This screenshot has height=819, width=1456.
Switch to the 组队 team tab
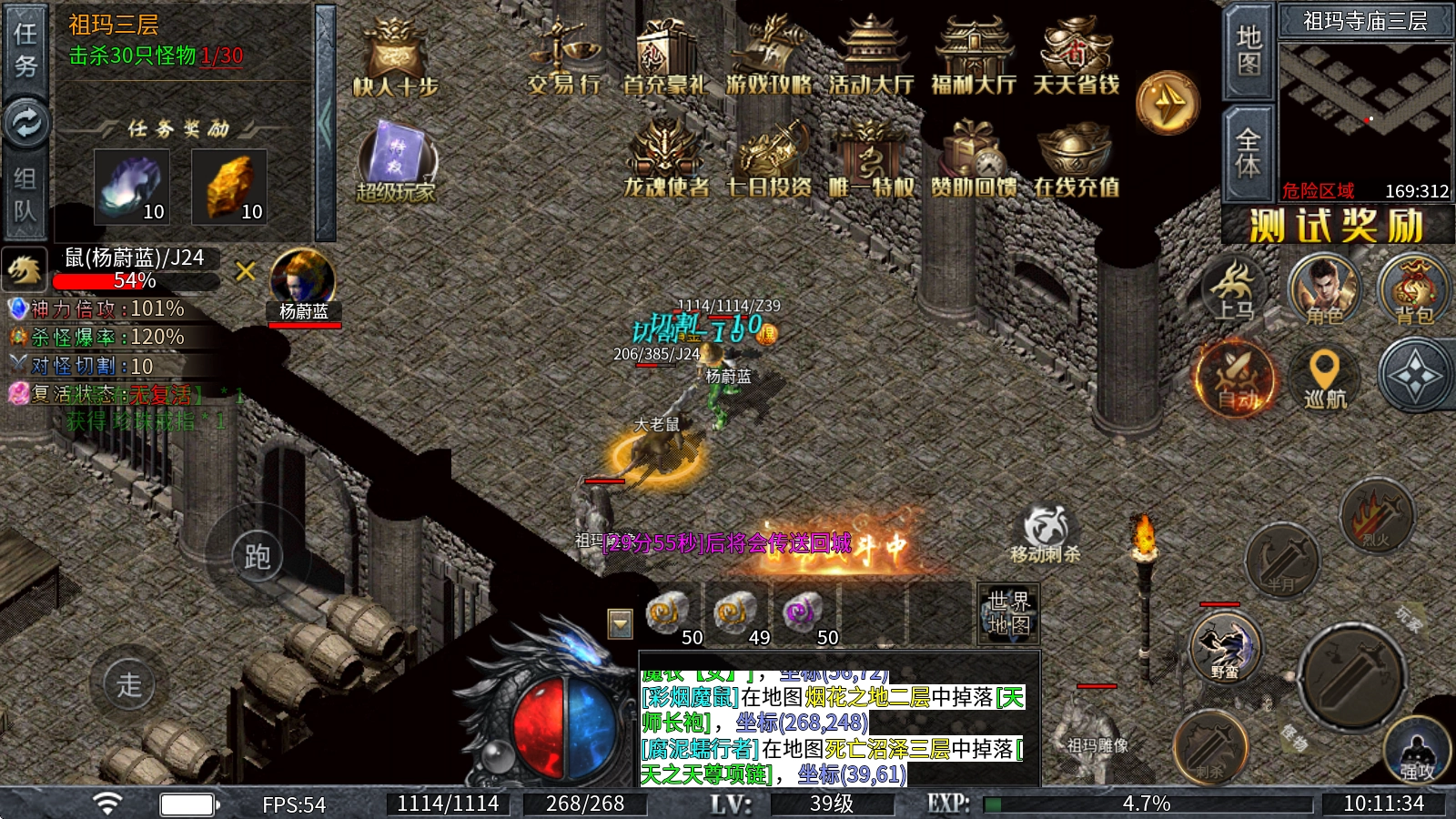[25, 196]
